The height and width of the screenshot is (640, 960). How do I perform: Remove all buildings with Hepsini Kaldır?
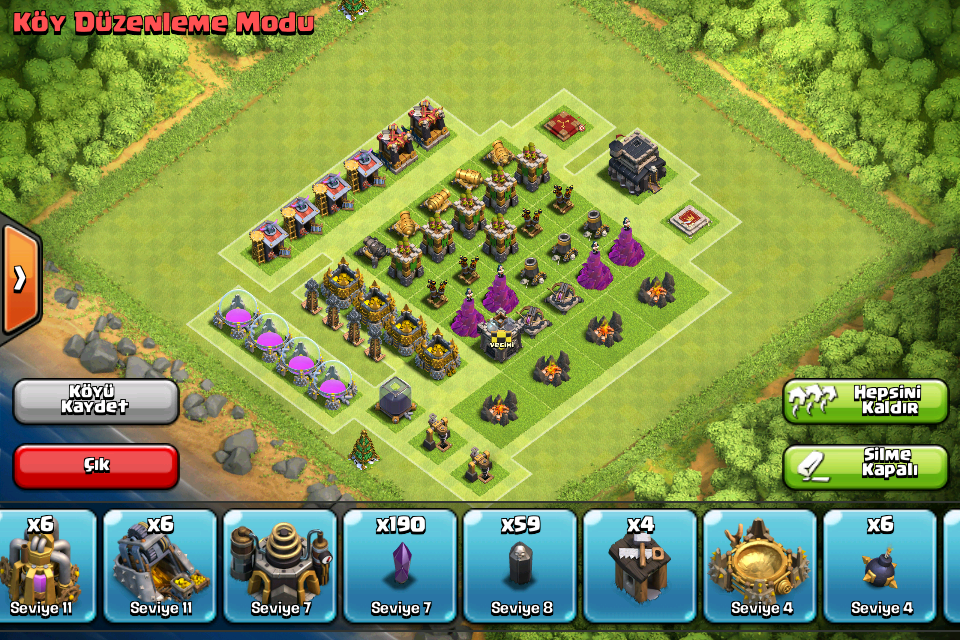[x=865, y=400]
